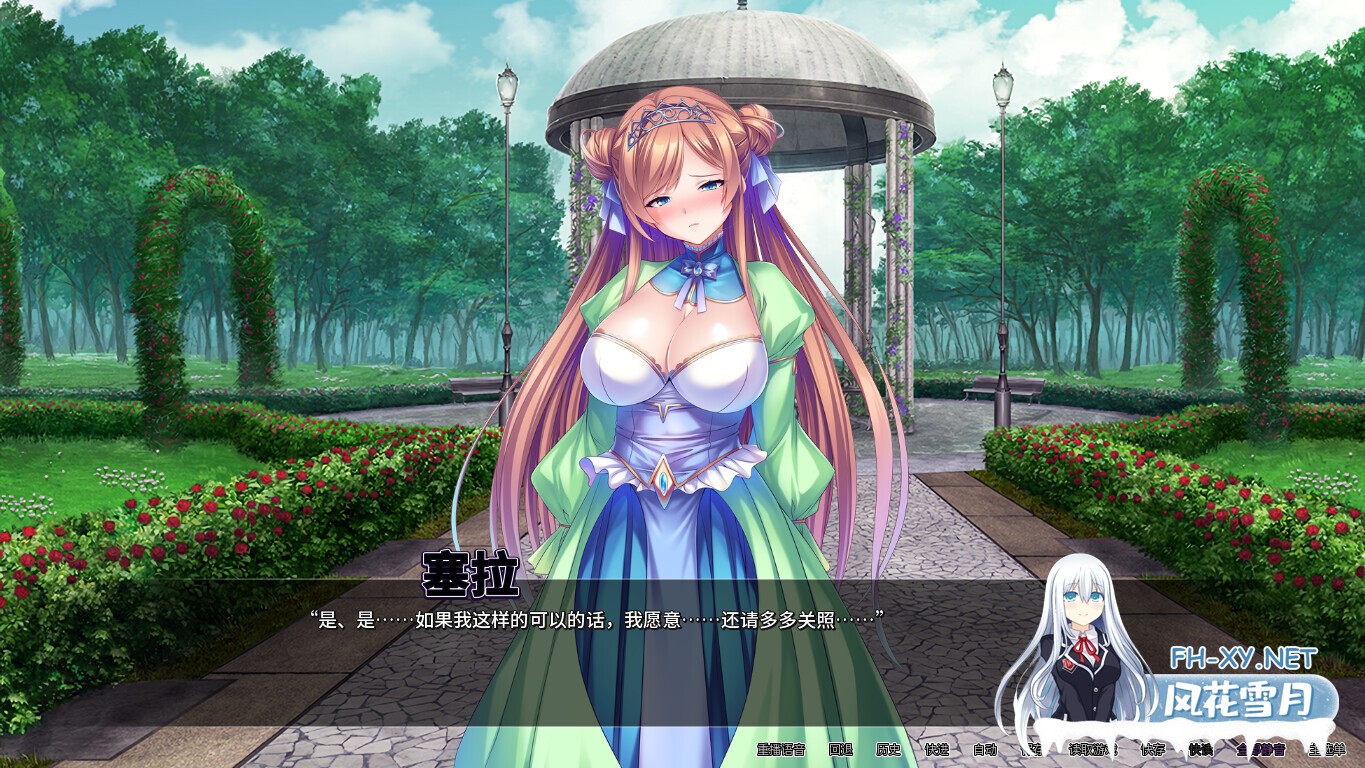The height and width of the screenshot is (768, 1365).
Task: Click the 塞拉 character name plate
Action: pyautogui.click(x=471, y=572)
